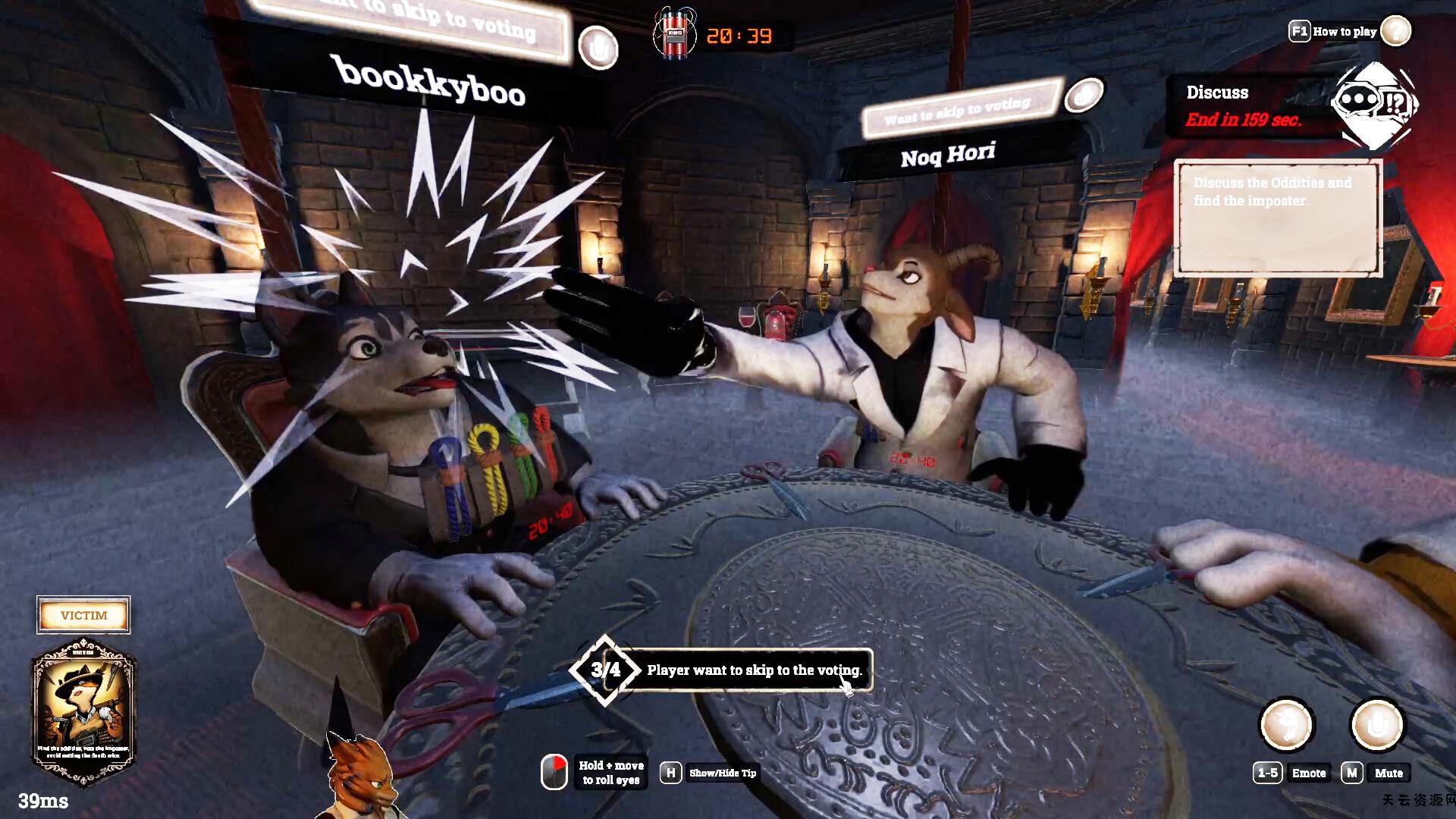The height and width of the screenshot is (819, 1456).
Task: Open the Victim role card
Action: point(83,713)
